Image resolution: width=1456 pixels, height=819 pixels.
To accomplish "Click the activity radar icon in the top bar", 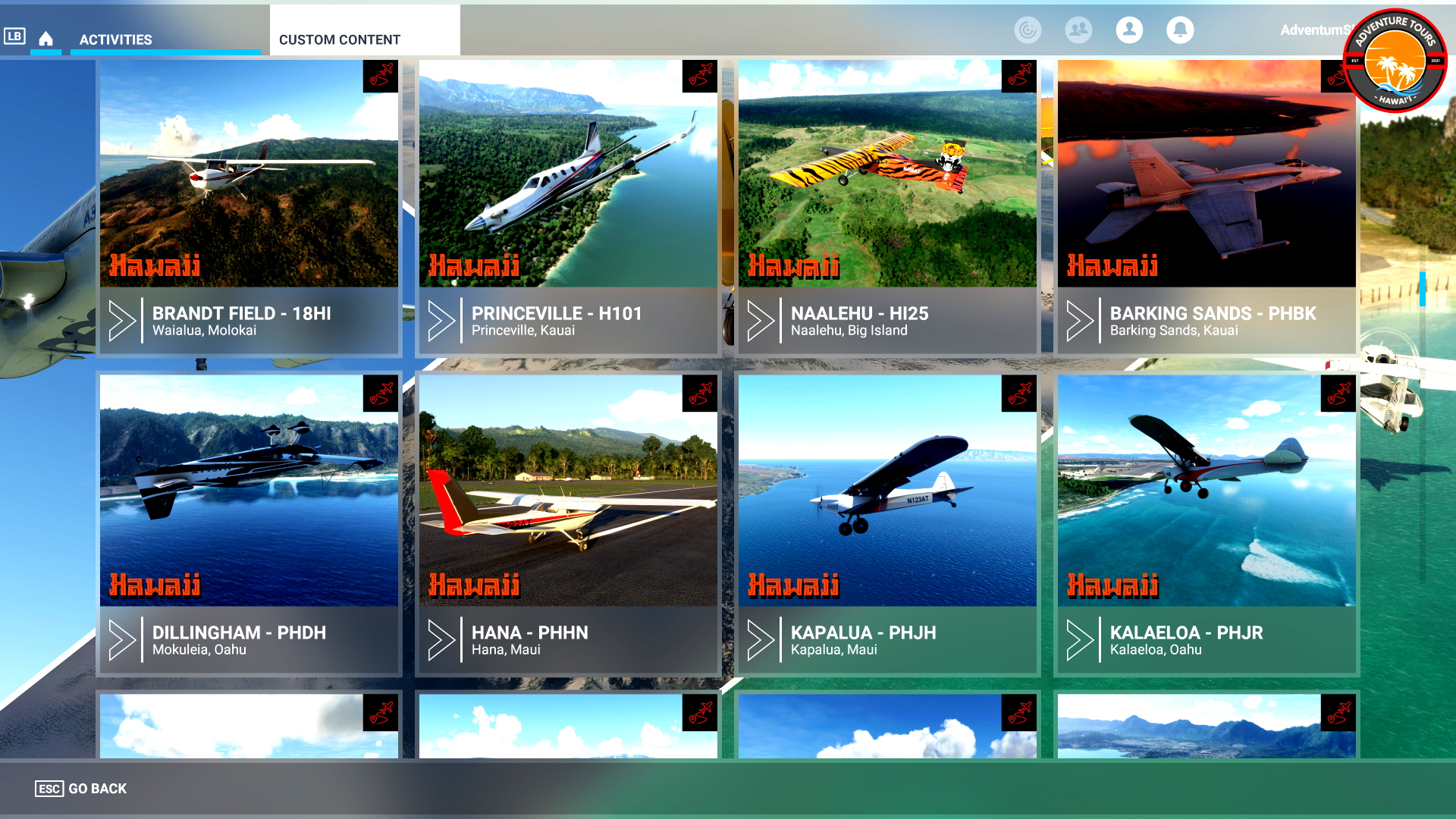I will click(1028, 30).
